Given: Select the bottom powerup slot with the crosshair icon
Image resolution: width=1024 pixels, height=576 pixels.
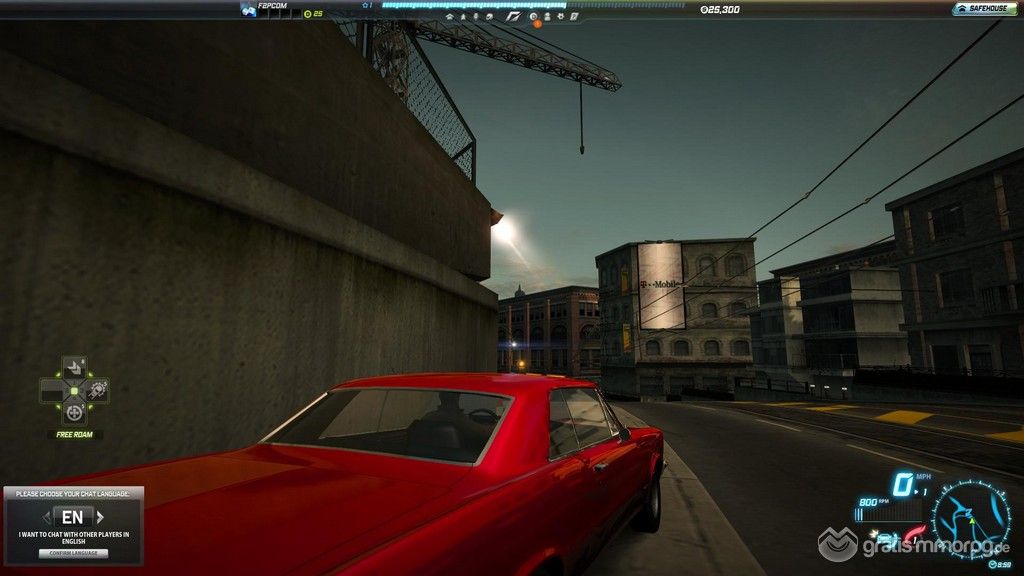Looking at the screenshot, I should [74, 412].
